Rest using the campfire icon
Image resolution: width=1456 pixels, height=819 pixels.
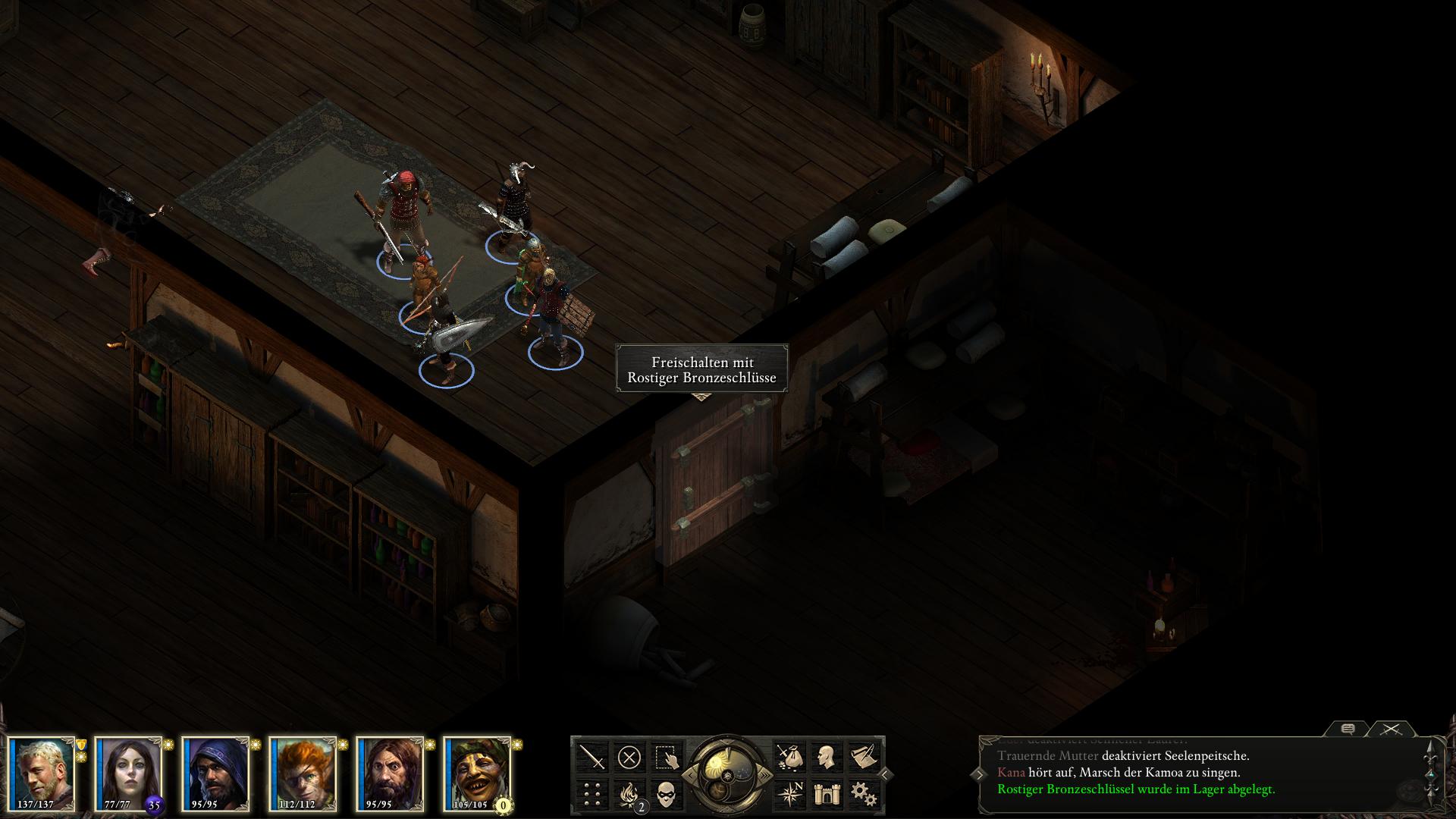point(629,794)
